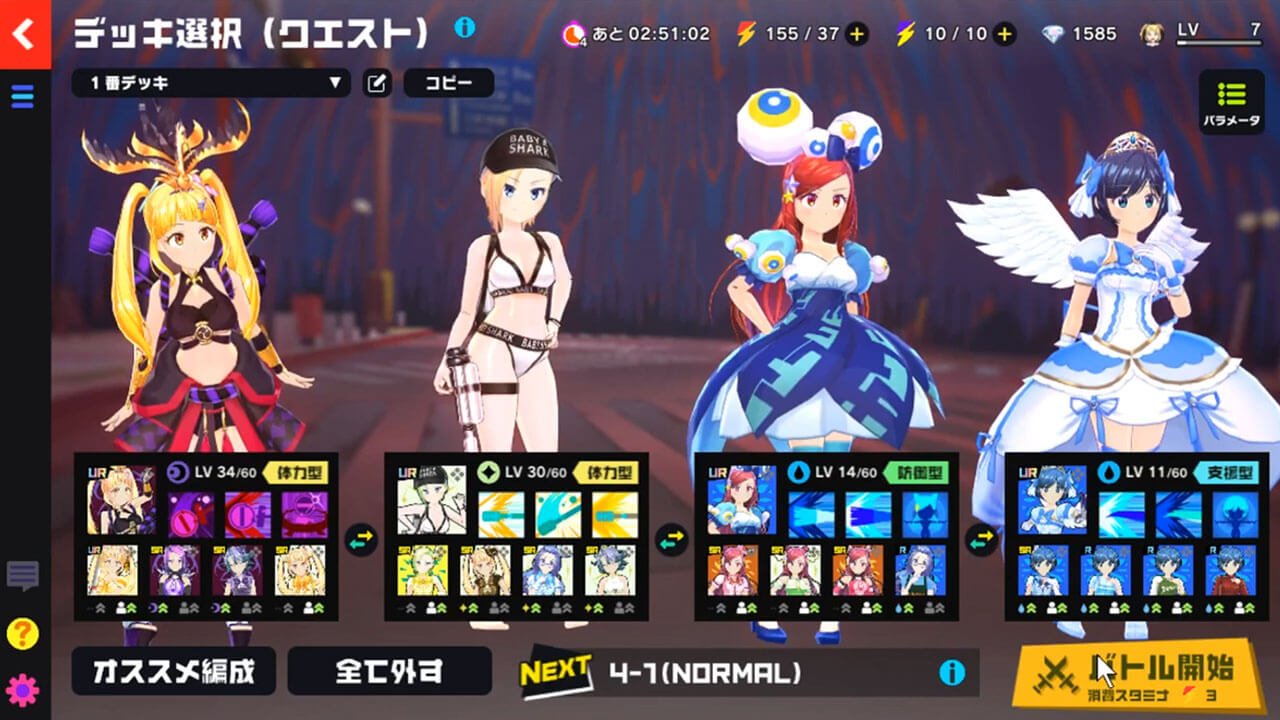
Task: Show info for next stage 4-1(NORMAL)
Action: pos(951,672)
